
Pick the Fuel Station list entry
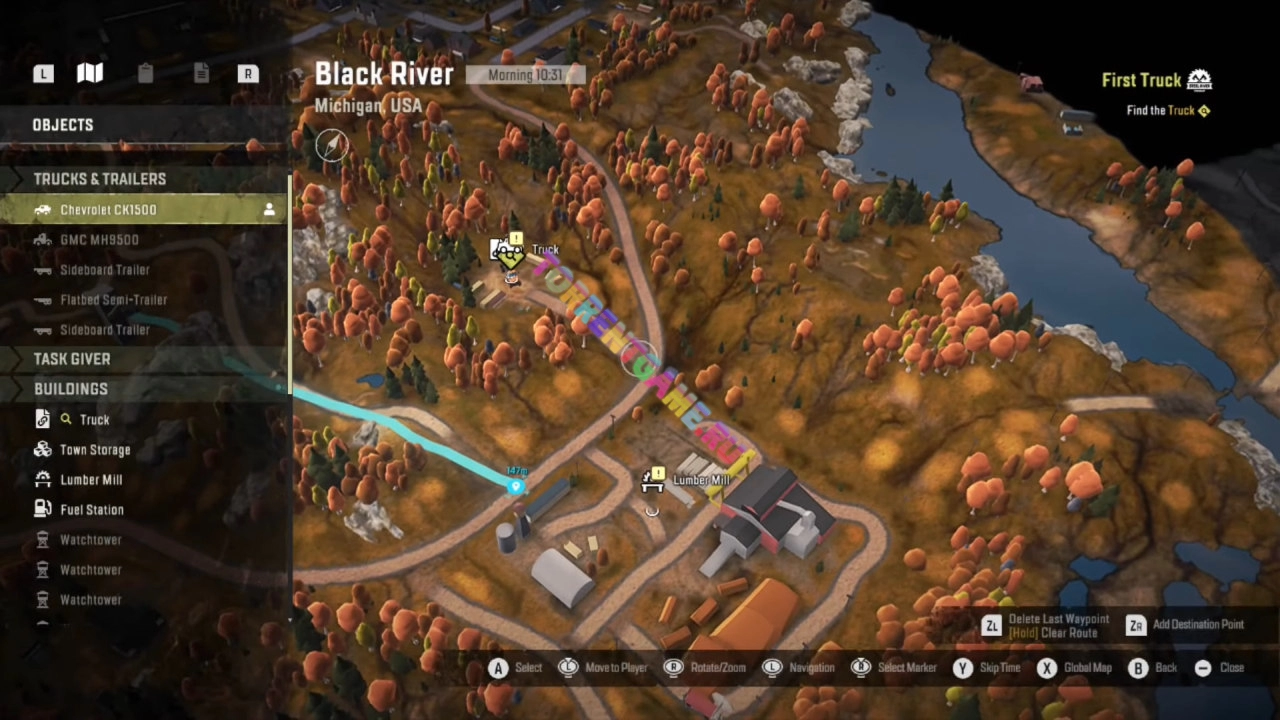click(x=92, y=510)
